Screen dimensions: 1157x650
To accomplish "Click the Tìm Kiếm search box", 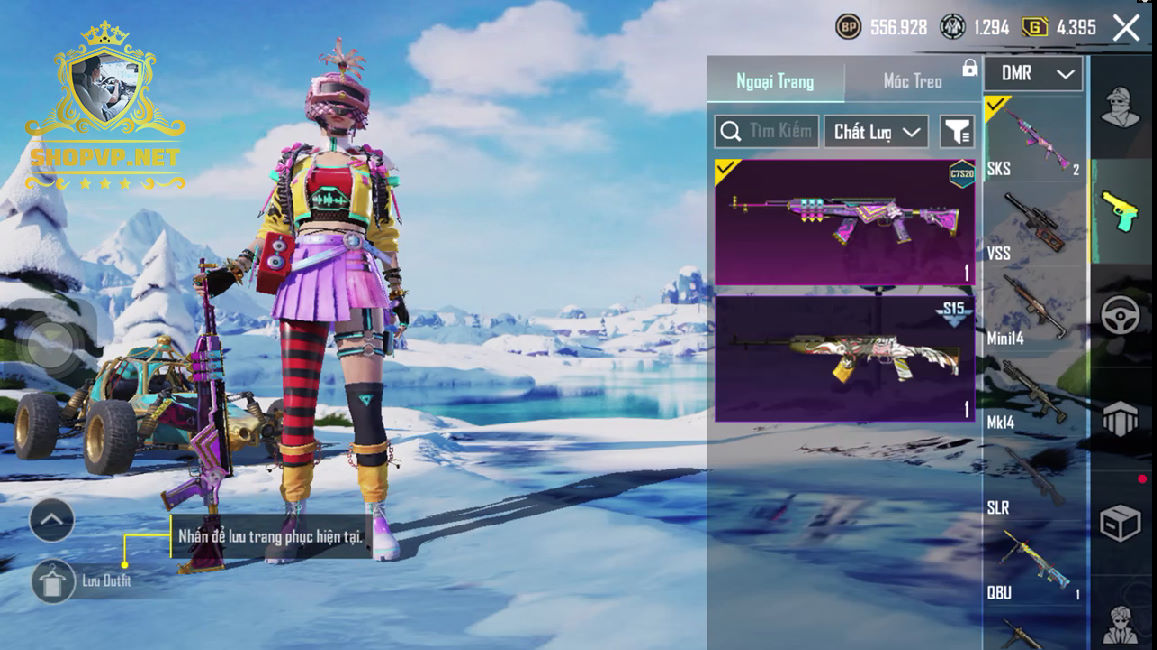I will 767,131.
